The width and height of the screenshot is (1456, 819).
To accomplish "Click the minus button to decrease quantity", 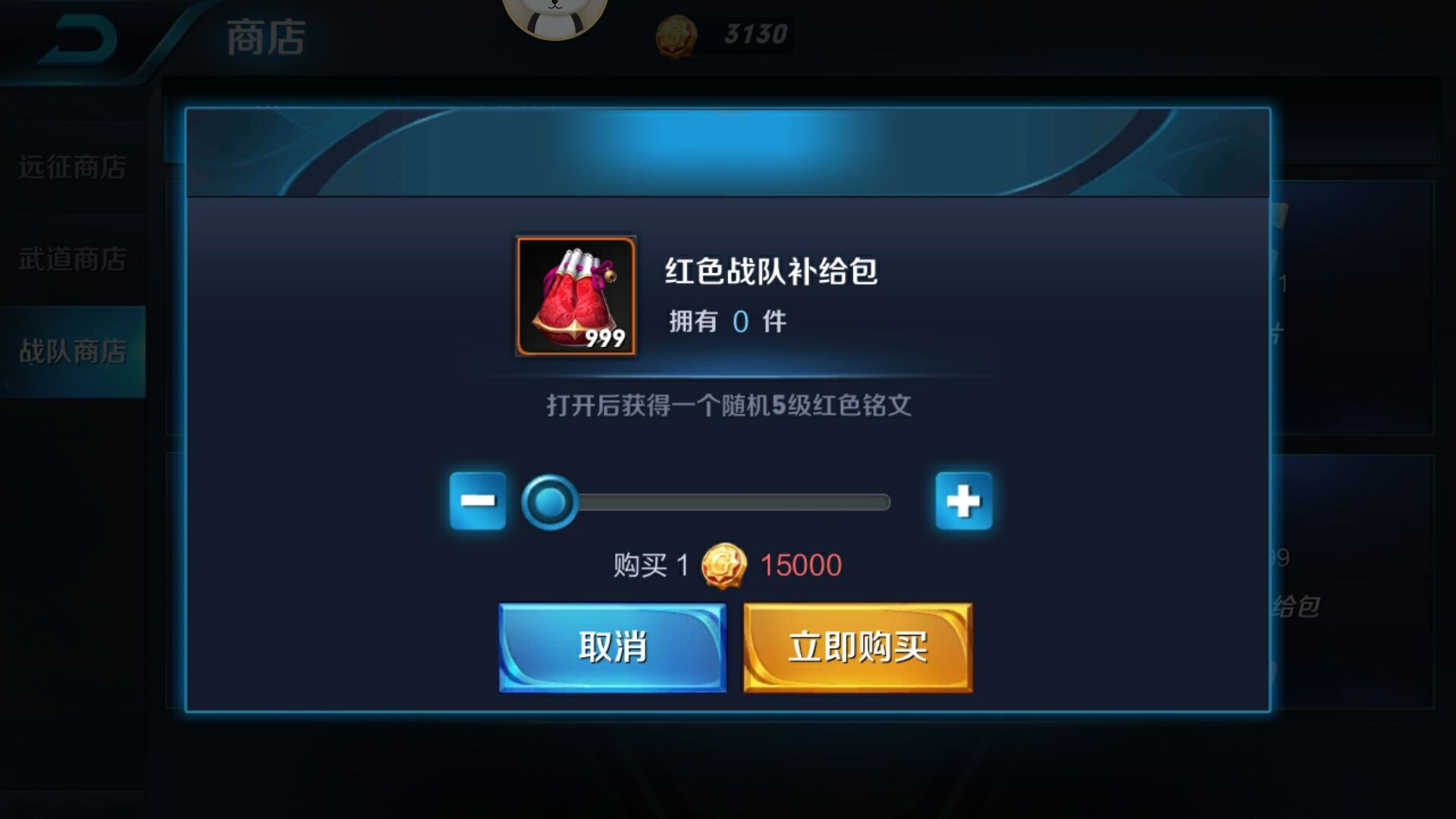I will pyautogui.click(x=479, y=500).
